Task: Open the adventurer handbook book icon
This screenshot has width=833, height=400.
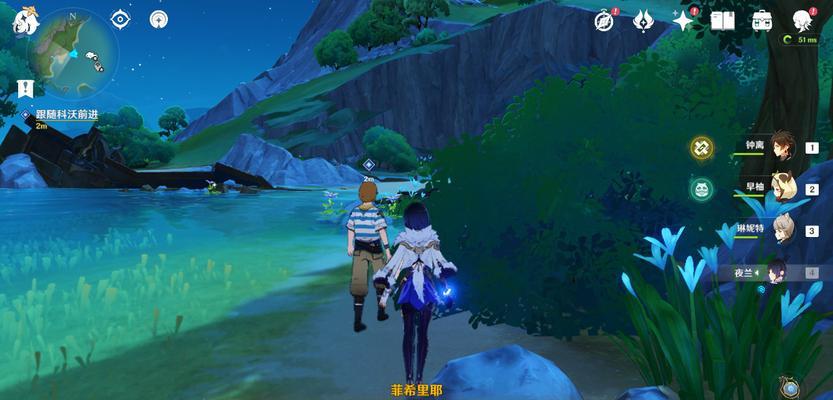Action: [722, 20]
